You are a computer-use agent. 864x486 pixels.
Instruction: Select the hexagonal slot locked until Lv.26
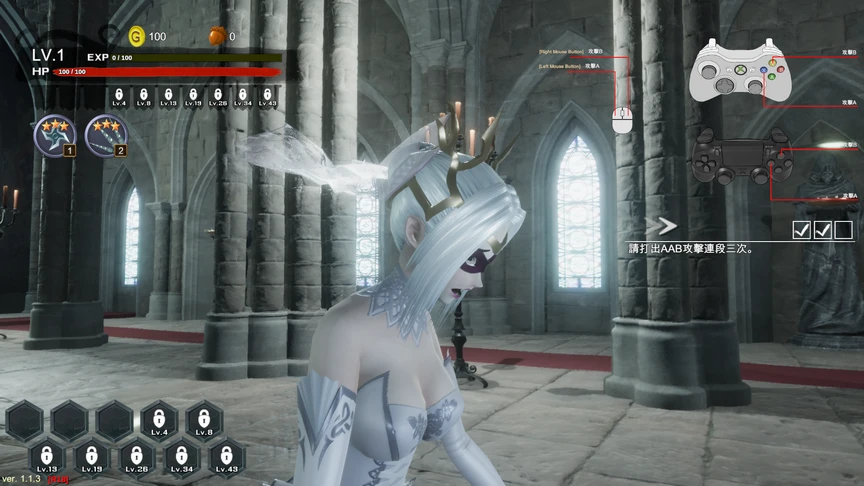[x=137, y=456]
